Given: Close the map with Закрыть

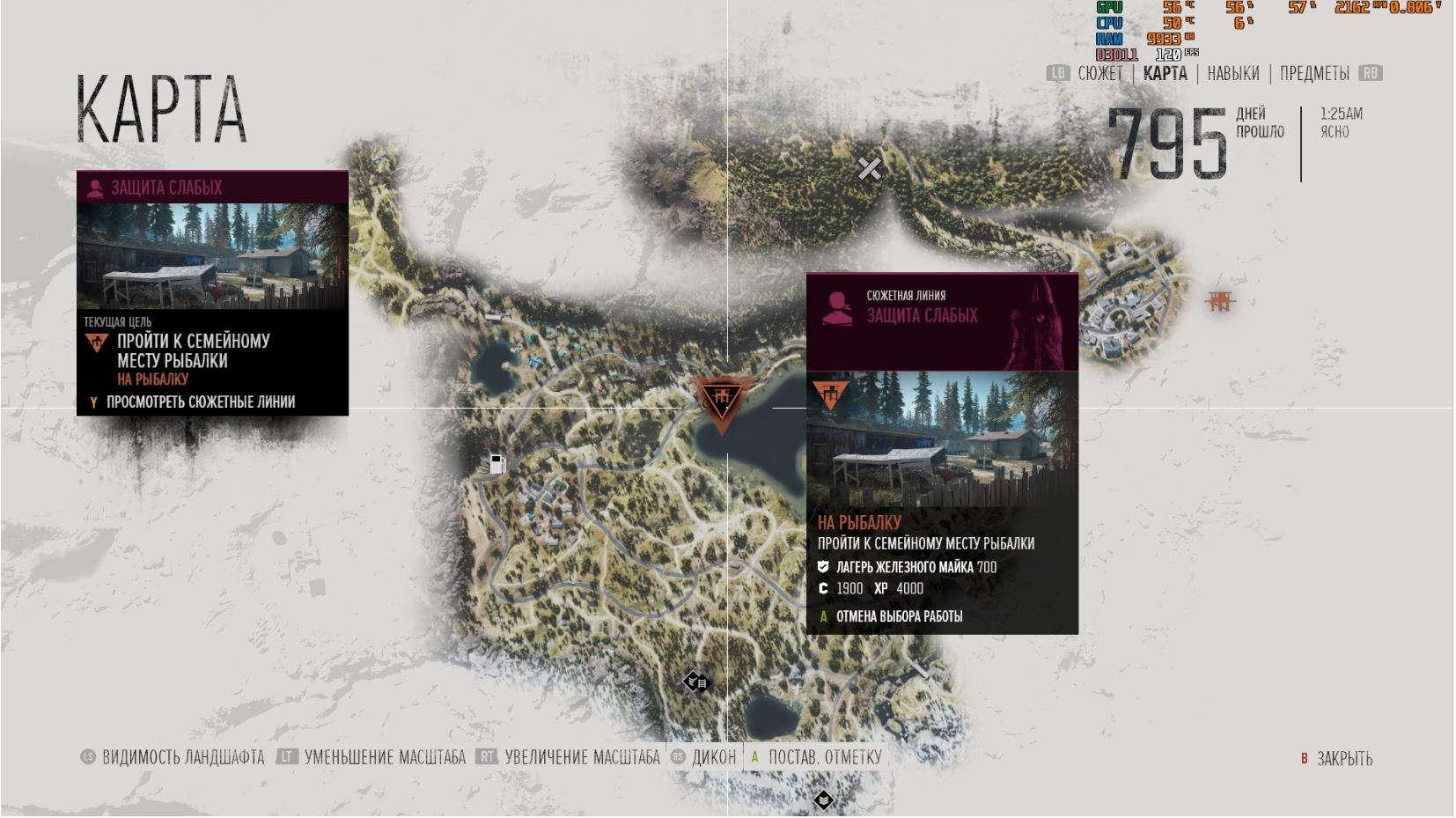Looking at the screenshot, I should tap(1343, 759).
